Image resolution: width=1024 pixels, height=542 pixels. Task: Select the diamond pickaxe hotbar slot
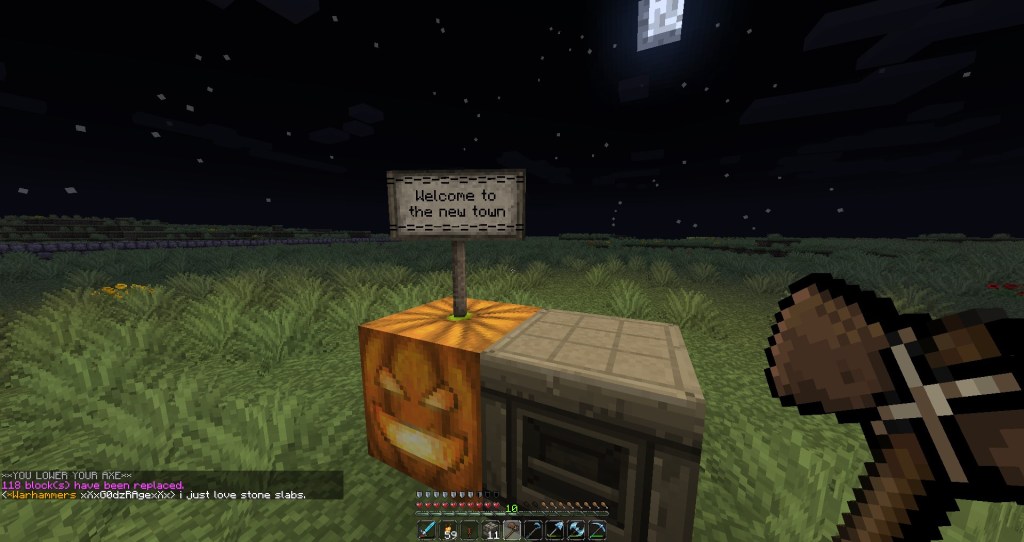597,530
